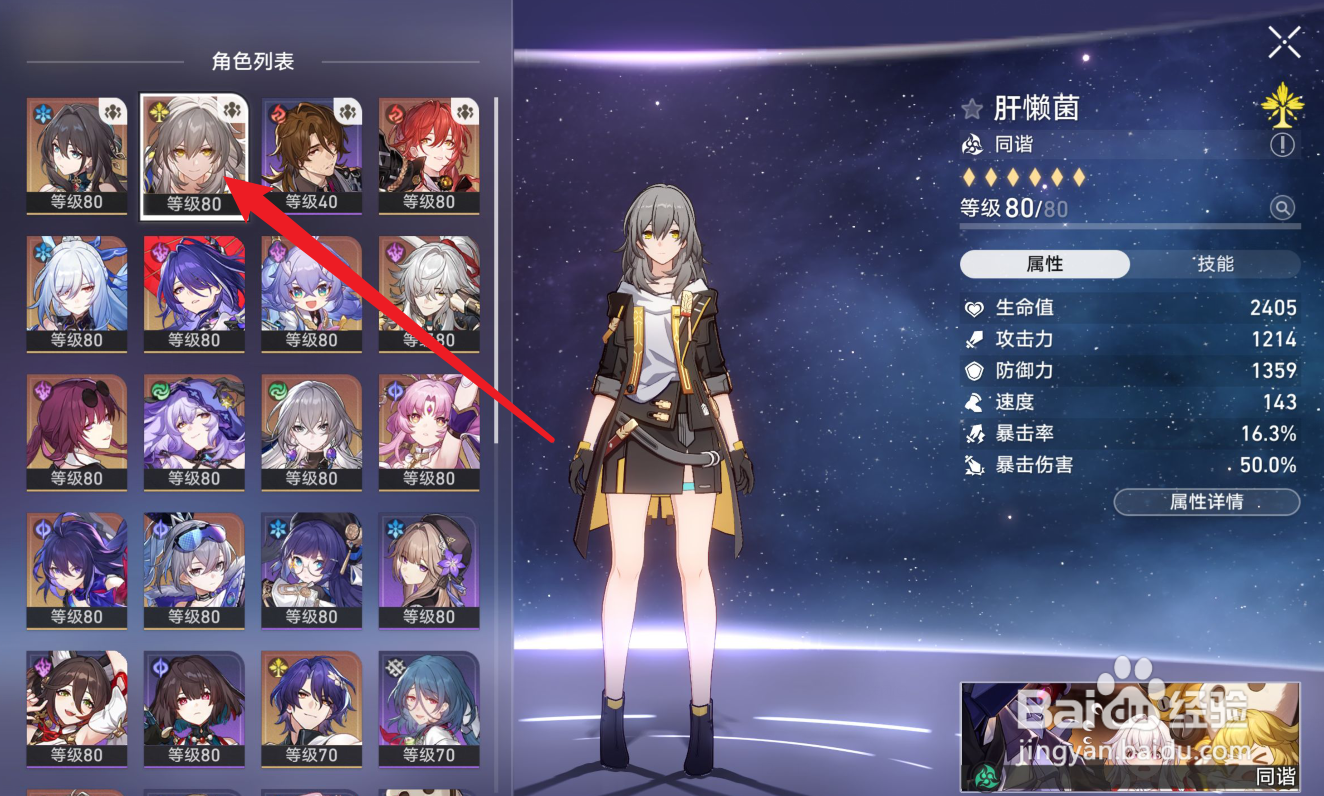Open the 属性详情 details panel
1324x796 pixels.
tap(1207, 503)
